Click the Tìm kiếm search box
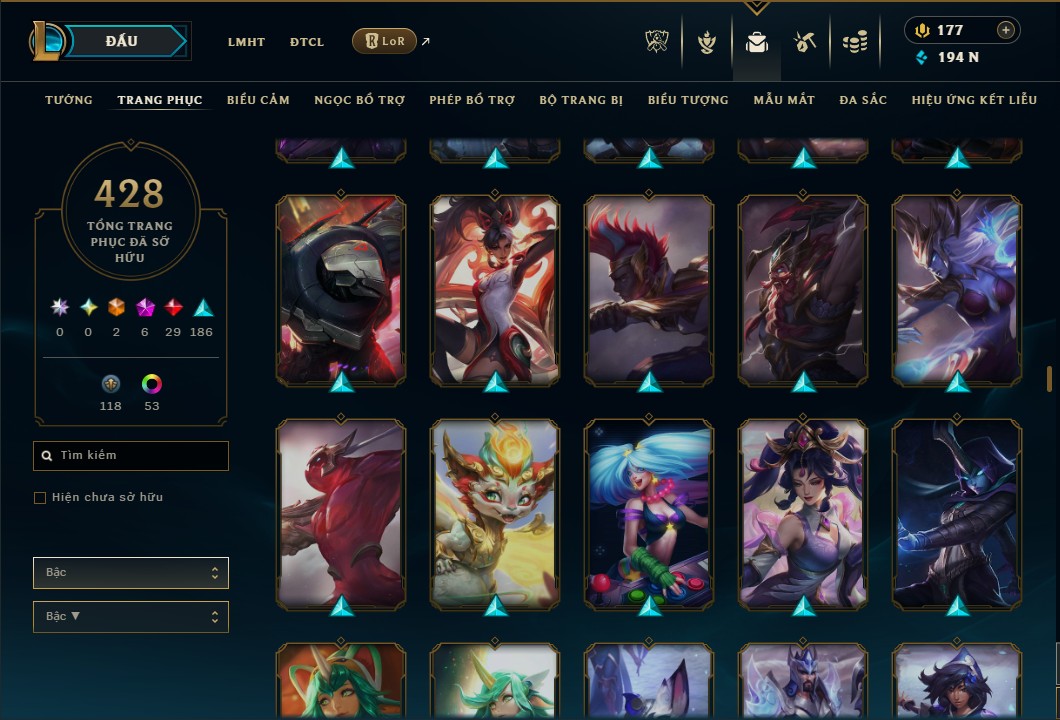The image size is (1060, 720). pos(131,456)
